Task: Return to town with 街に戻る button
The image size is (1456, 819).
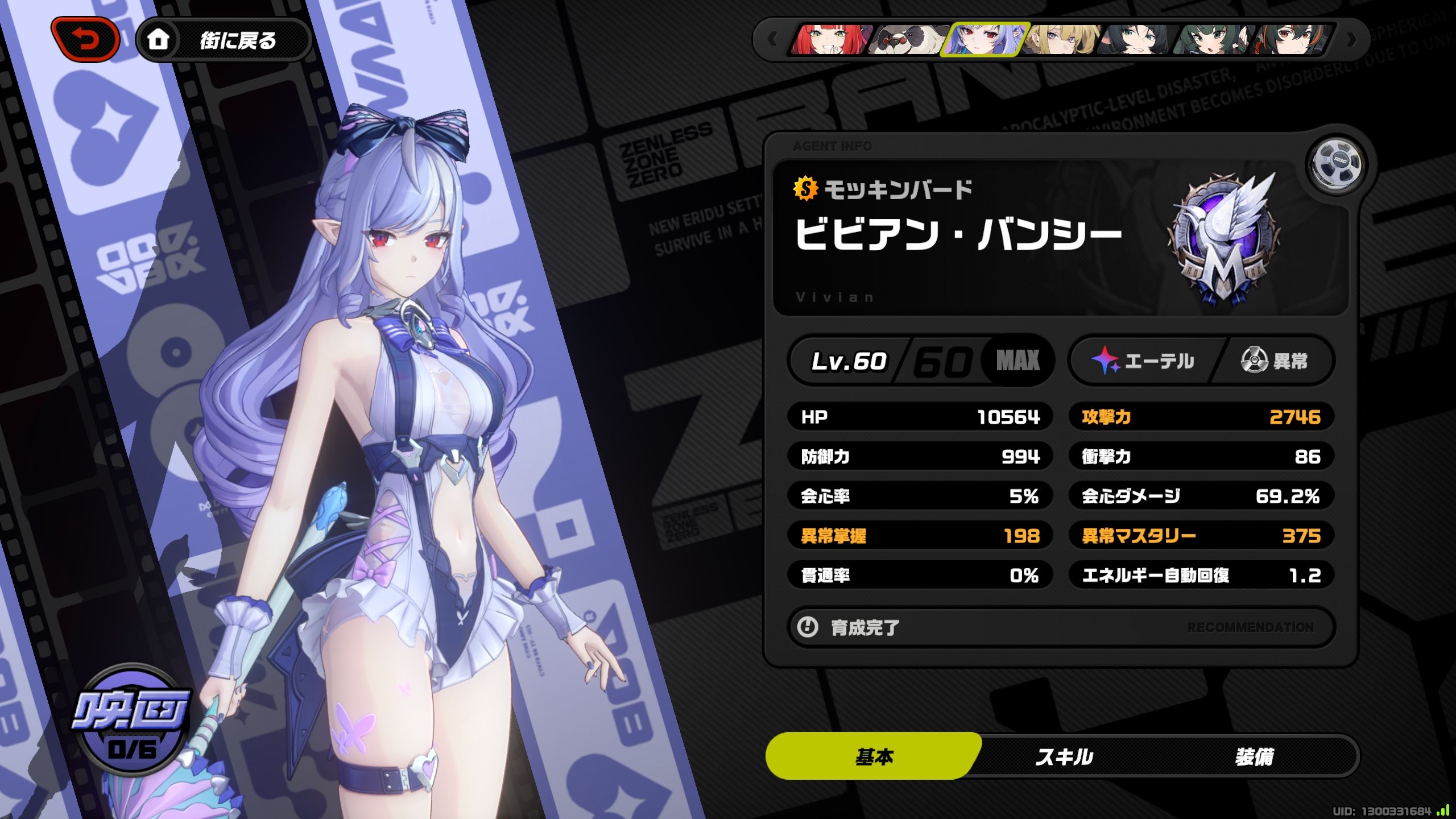Action: coord(224,40)
